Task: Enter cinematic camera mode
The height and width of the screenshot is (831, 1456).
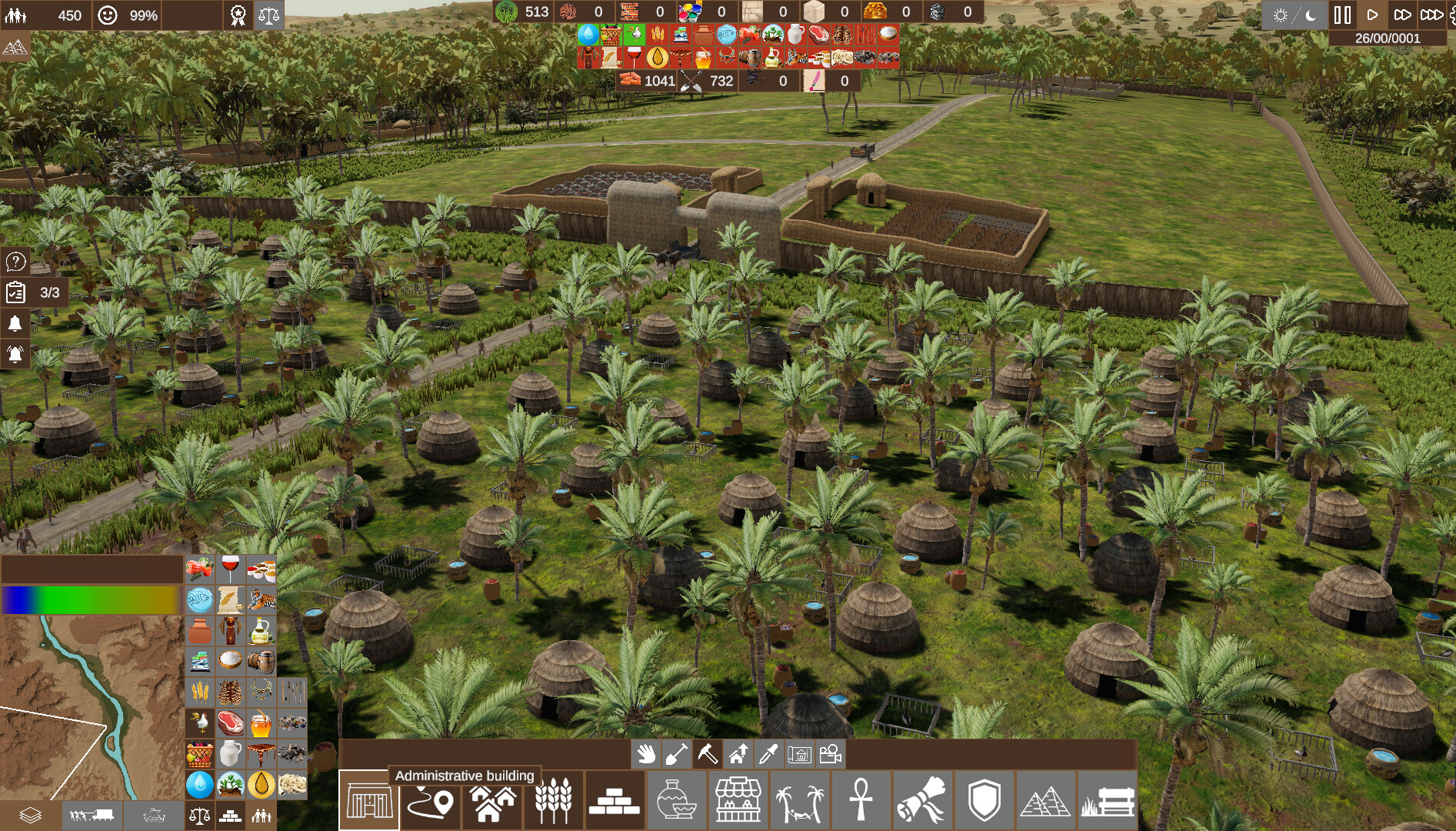Action: click(x=831, y=756)
